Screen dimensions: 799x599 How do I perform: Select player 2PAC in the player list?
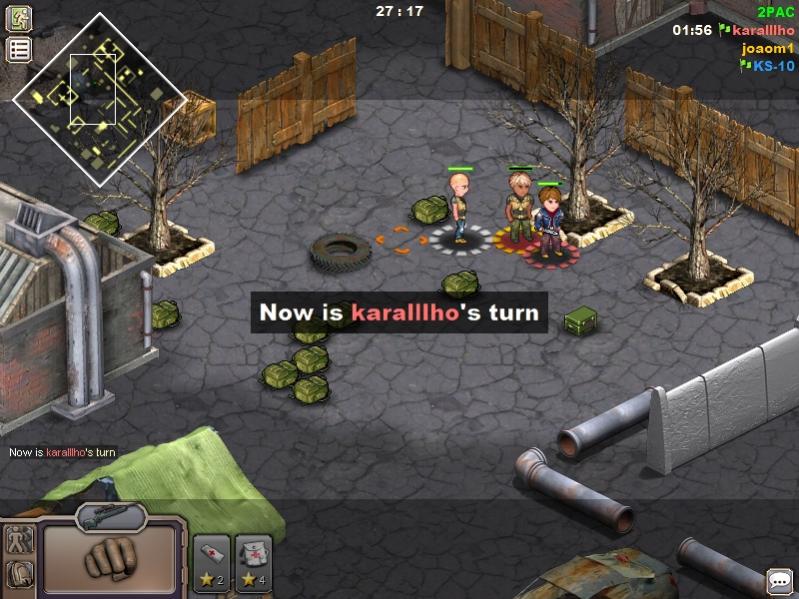click(x=776, y=12)
